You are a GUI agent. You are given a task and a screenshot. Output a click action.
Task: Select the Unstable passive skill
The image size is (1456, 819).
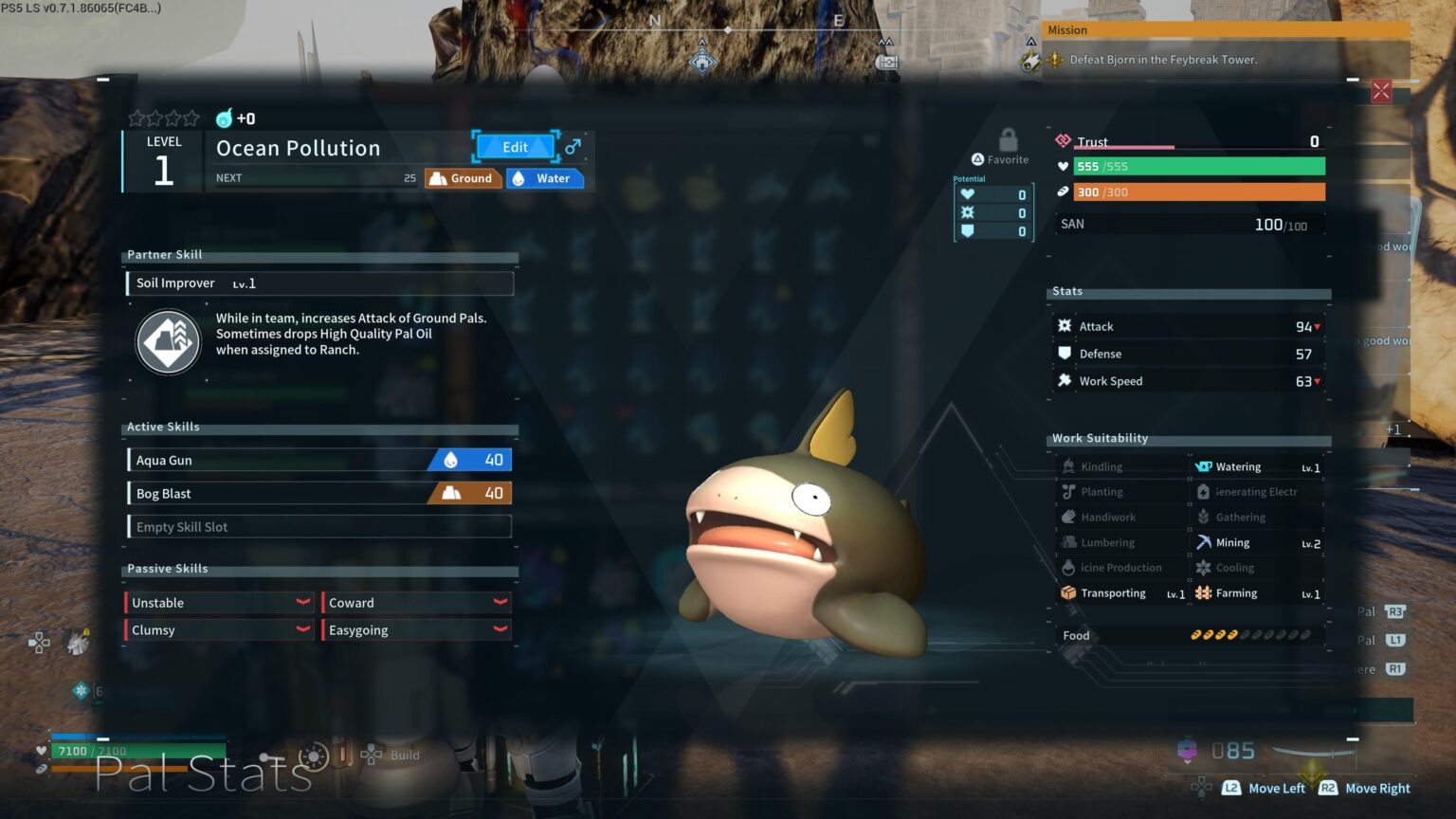(x=219, y=603)
